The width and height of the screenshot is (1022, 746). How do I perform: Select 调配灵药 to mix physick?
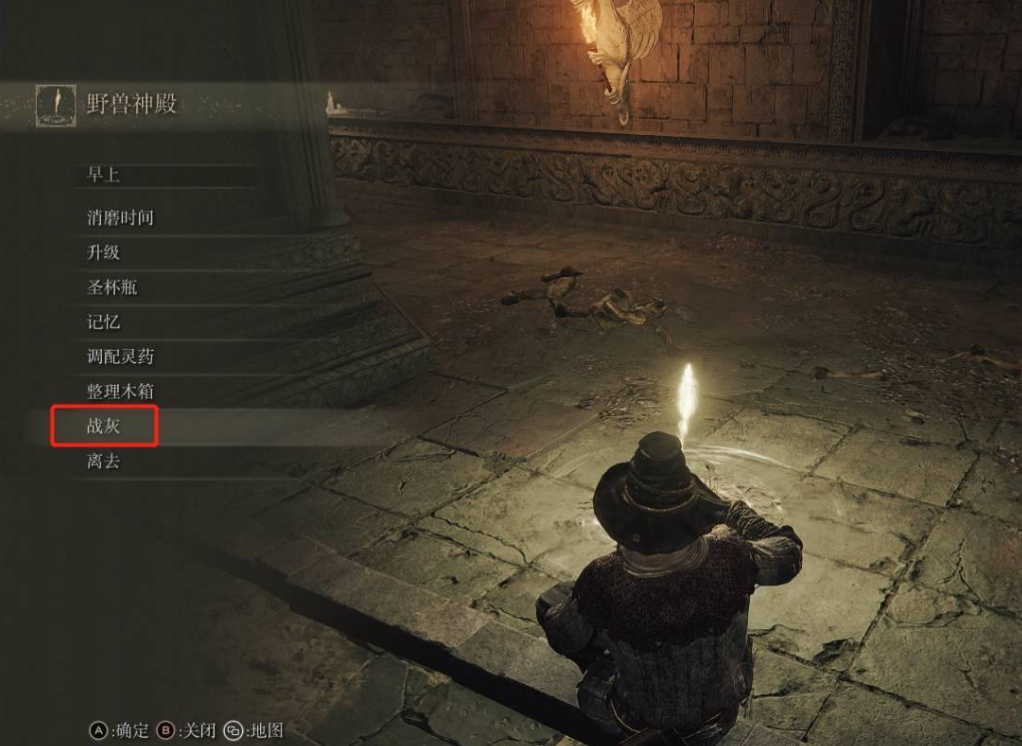[120, 357]
